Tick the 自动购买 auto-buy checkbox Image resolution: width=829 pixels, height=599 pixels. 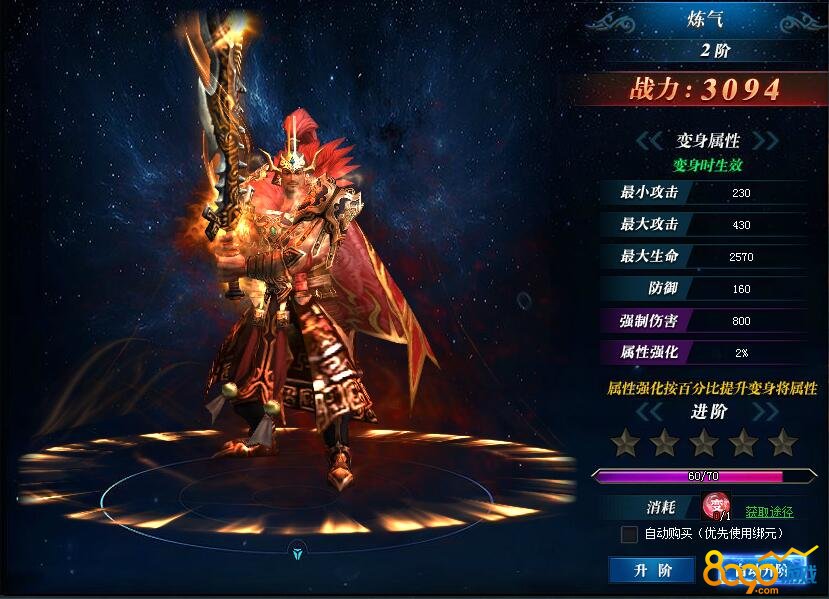pos(629,534)
